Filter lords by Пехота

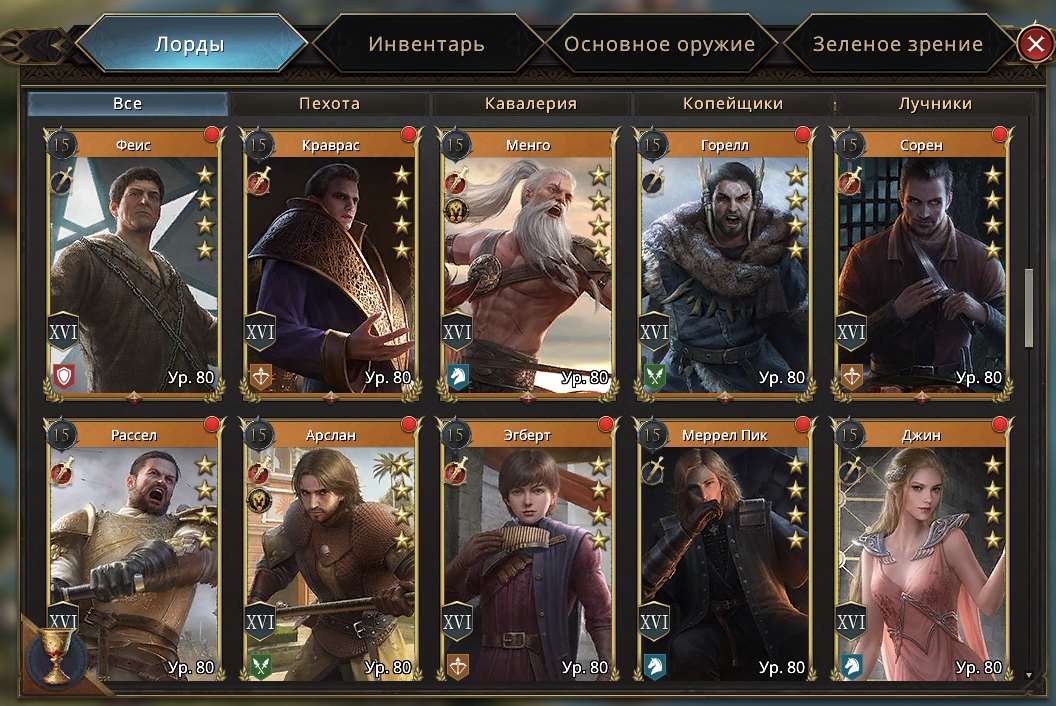(x=329, y=103)
